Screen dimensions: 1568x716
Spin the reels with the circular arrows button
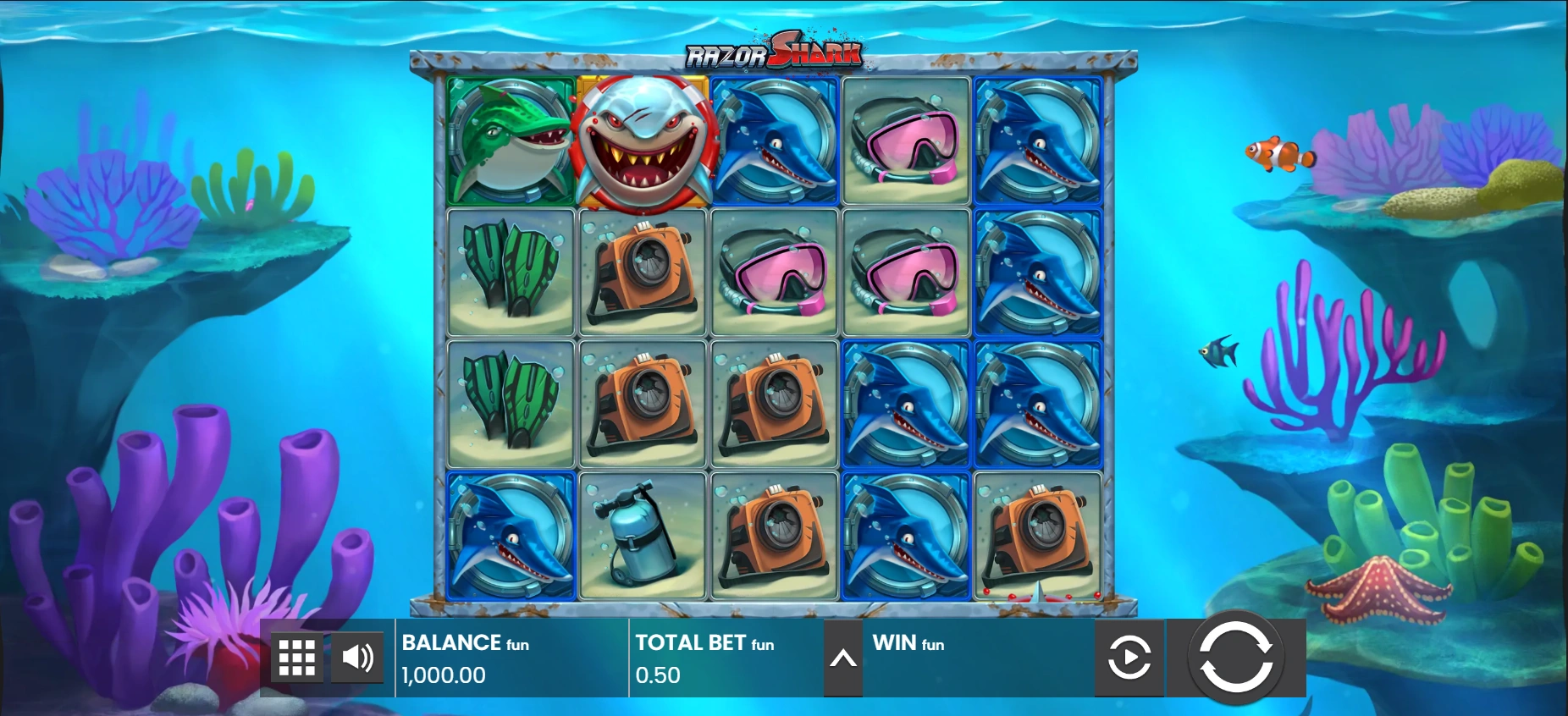pos(1235,657)
